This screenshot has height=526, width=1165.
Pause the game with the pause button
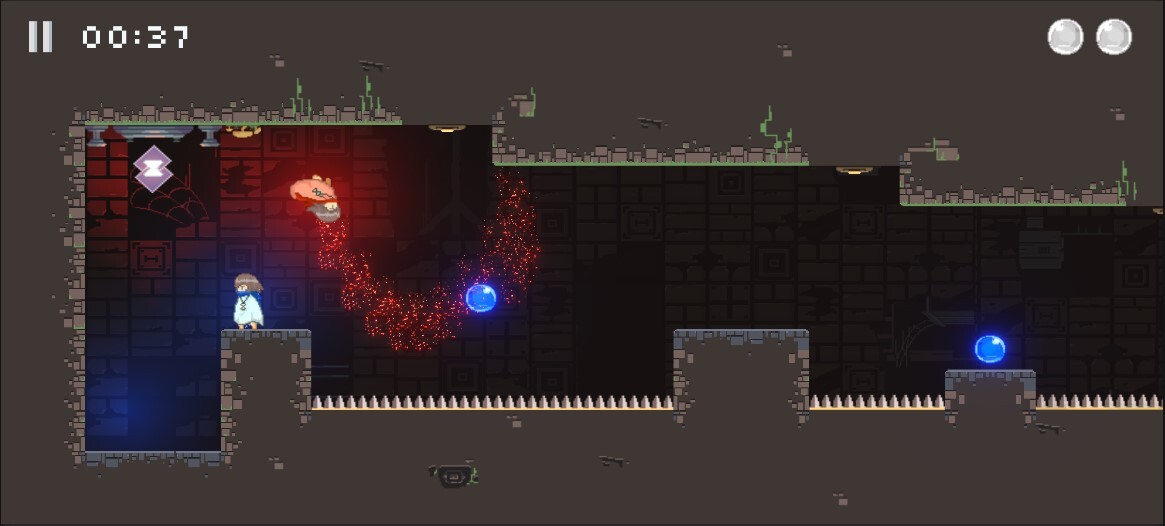coord(40,37)
